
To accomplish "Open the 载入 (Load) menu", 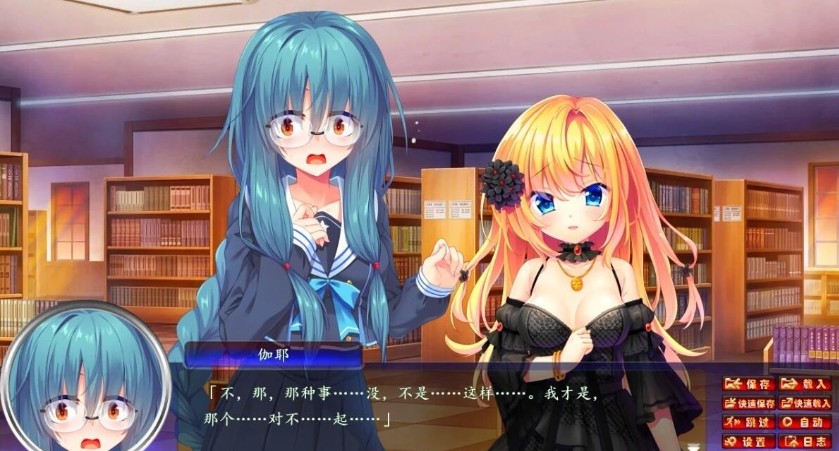I will 805,384.
